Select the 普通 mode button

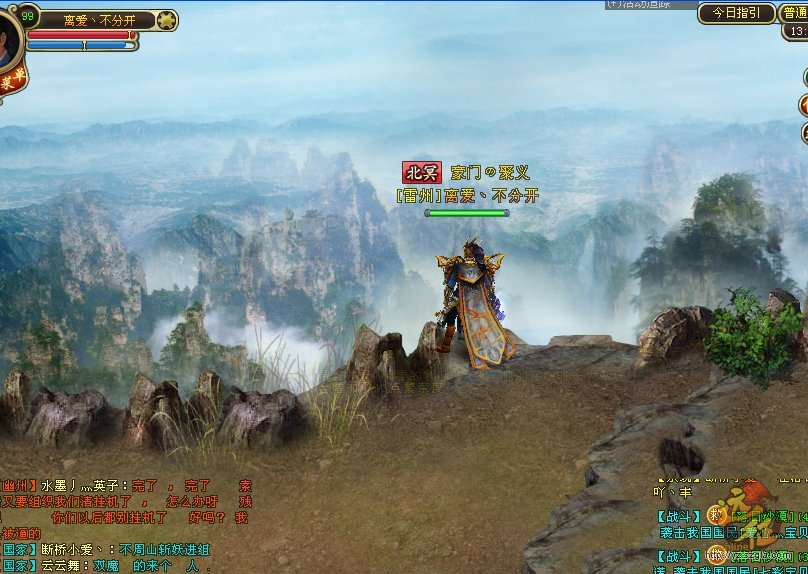(796, 12)
